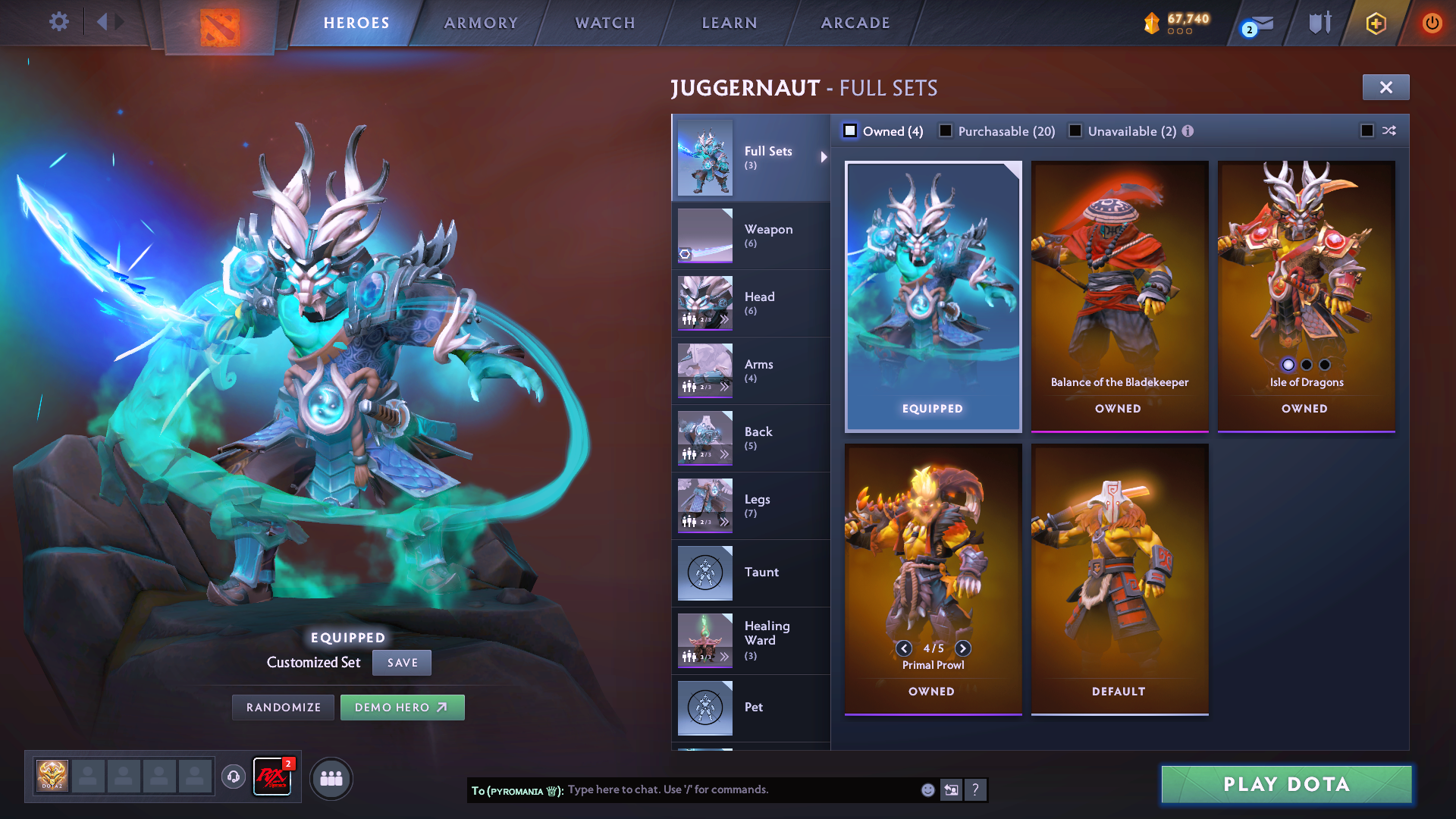Toggle the Owned filter checkbox
This screenshot has width=1456, height=819.
pyautogui.click(x=851, y=131)
